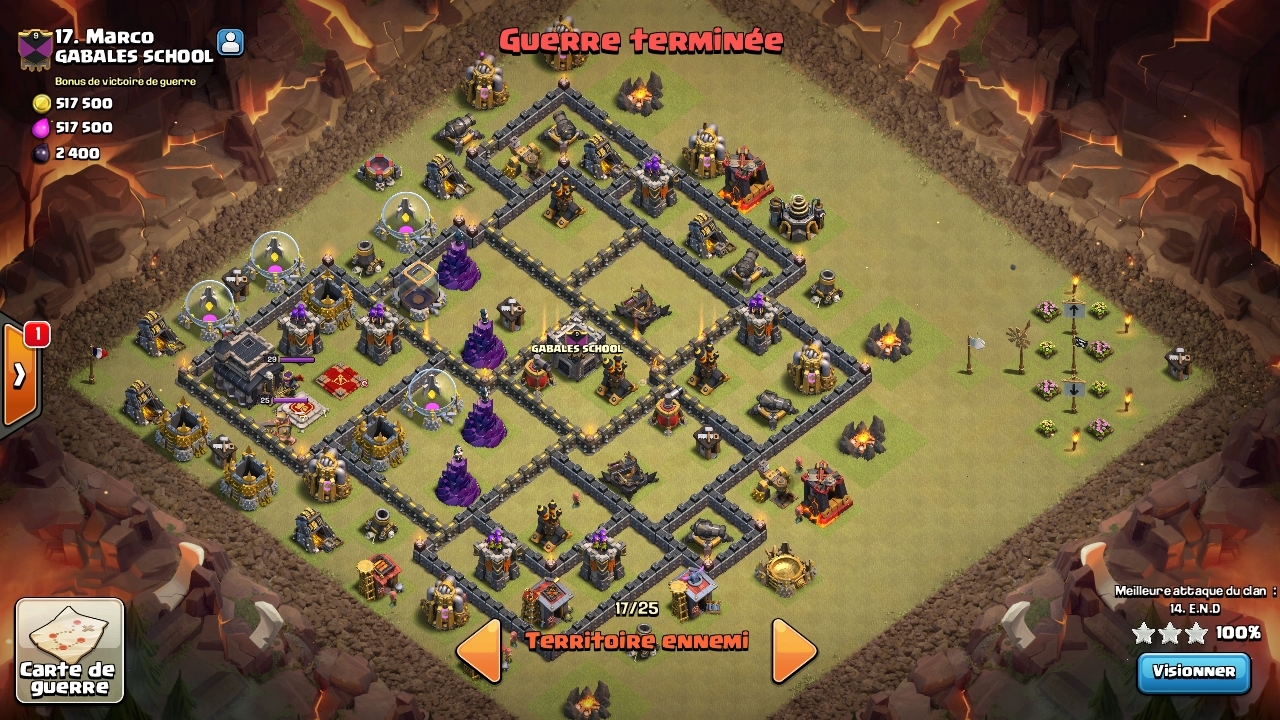Expand the orange side panel arrow tab
The width and height of the screenshot is (1280, 720).
click(x=20, y=375)
